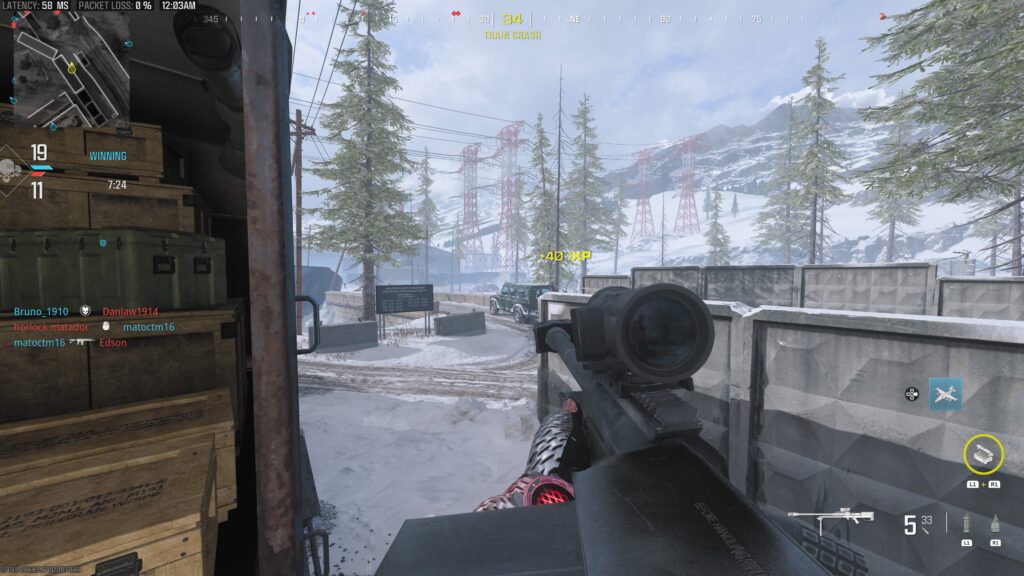Screen dimensions: 1024x576
Task: Use the ammo box field upgrade
Action: [x=983, y=454]
